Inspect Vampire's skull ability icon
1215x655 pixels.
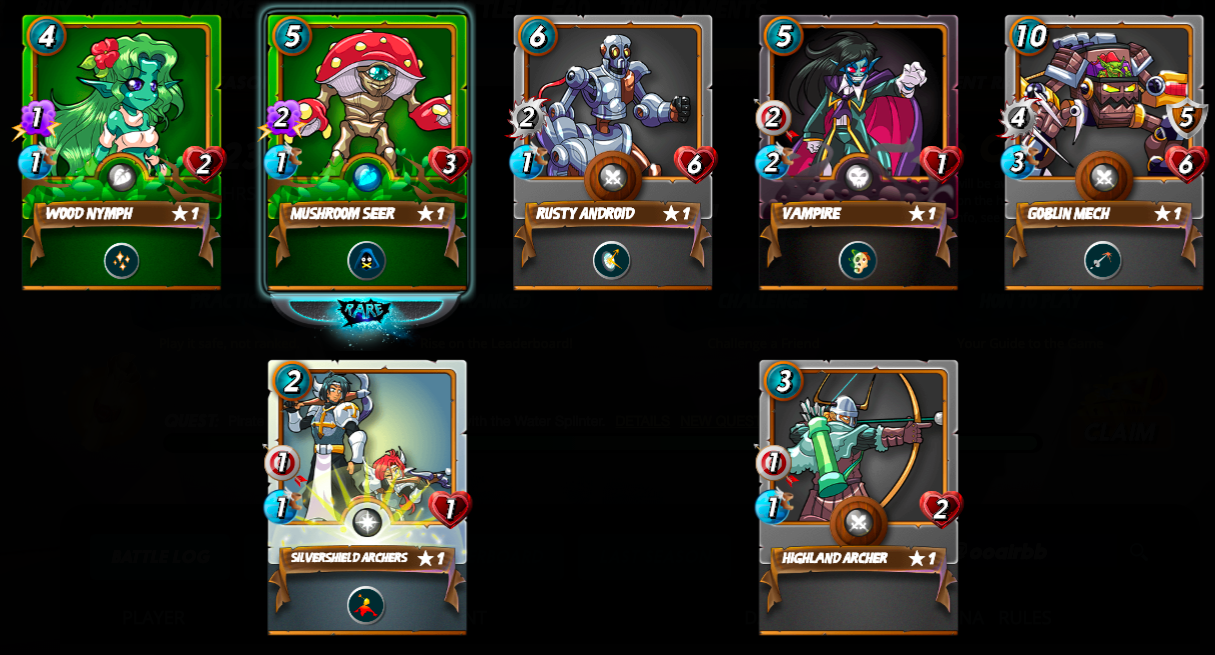click(858, 261)
